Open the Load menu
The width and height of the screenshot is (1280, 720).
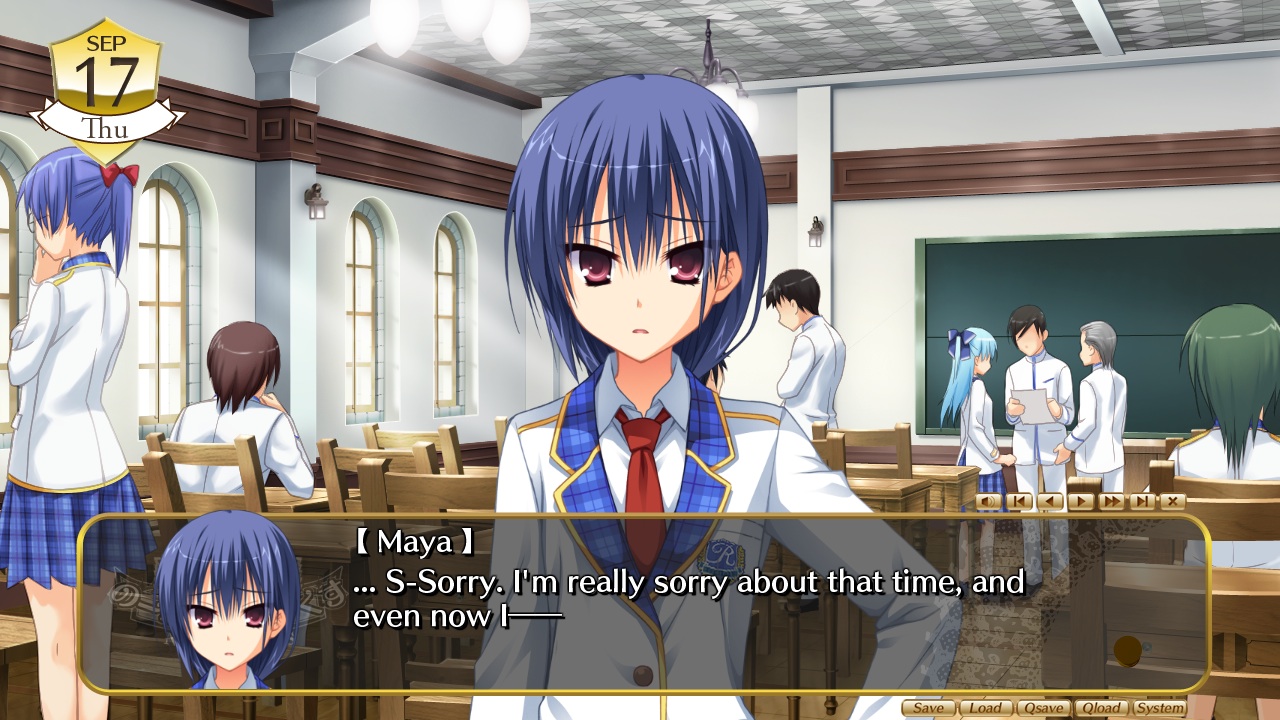point(985,708)
